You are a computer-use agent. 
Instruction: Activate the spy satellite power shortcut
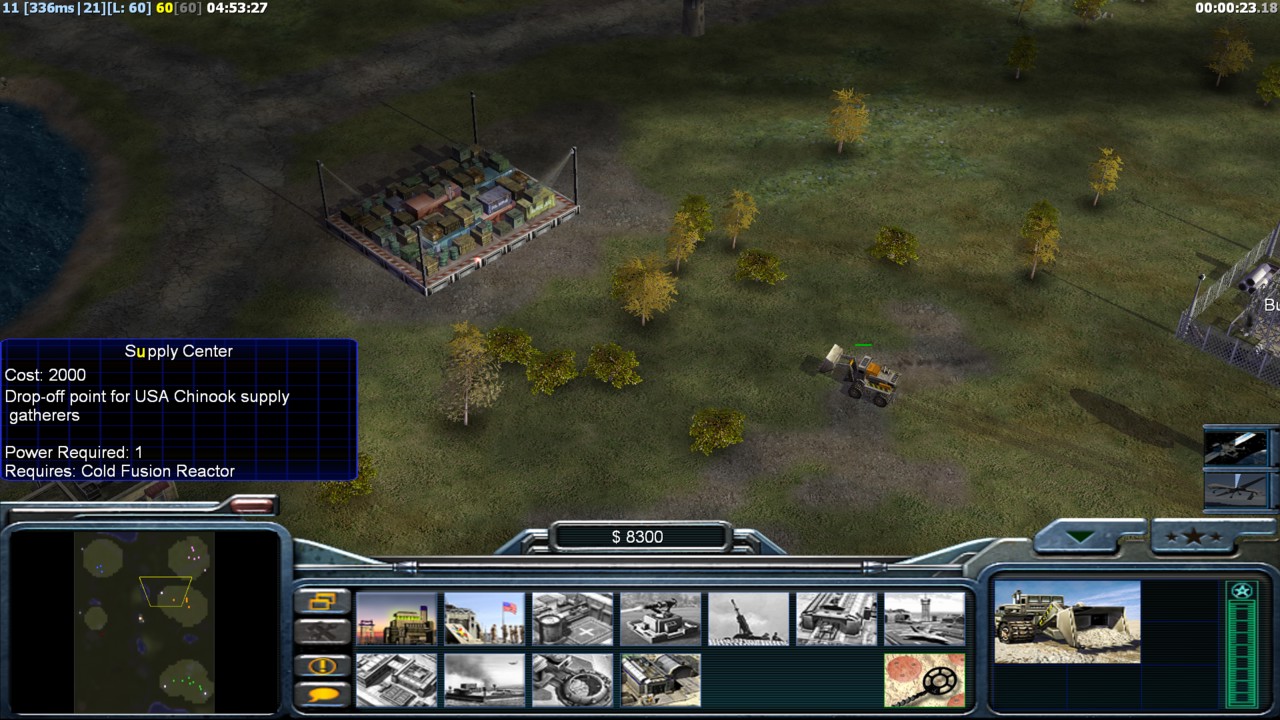coord(1238,447)
